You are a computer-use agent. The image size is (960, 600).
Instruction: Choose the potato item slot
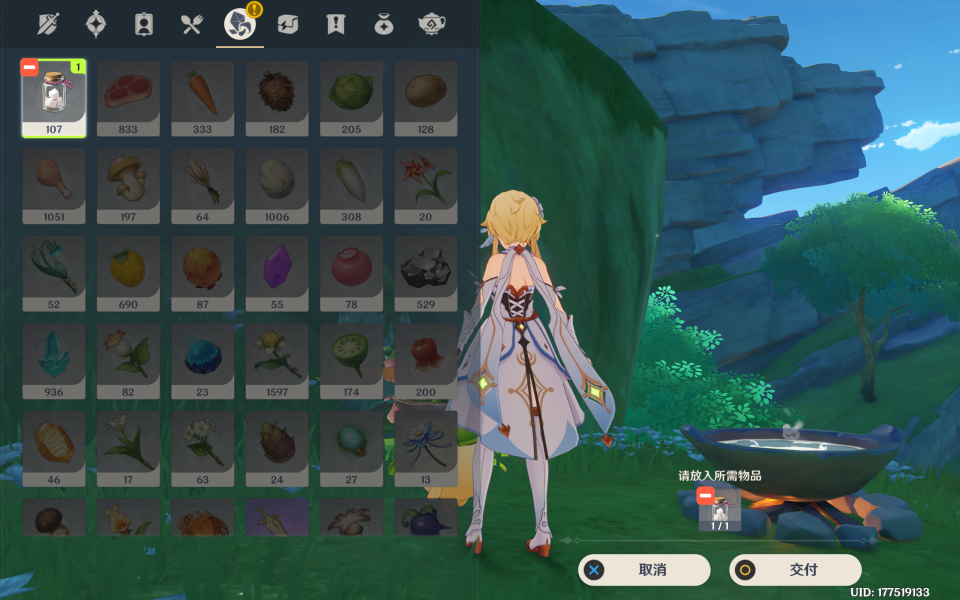pos(426,98)
